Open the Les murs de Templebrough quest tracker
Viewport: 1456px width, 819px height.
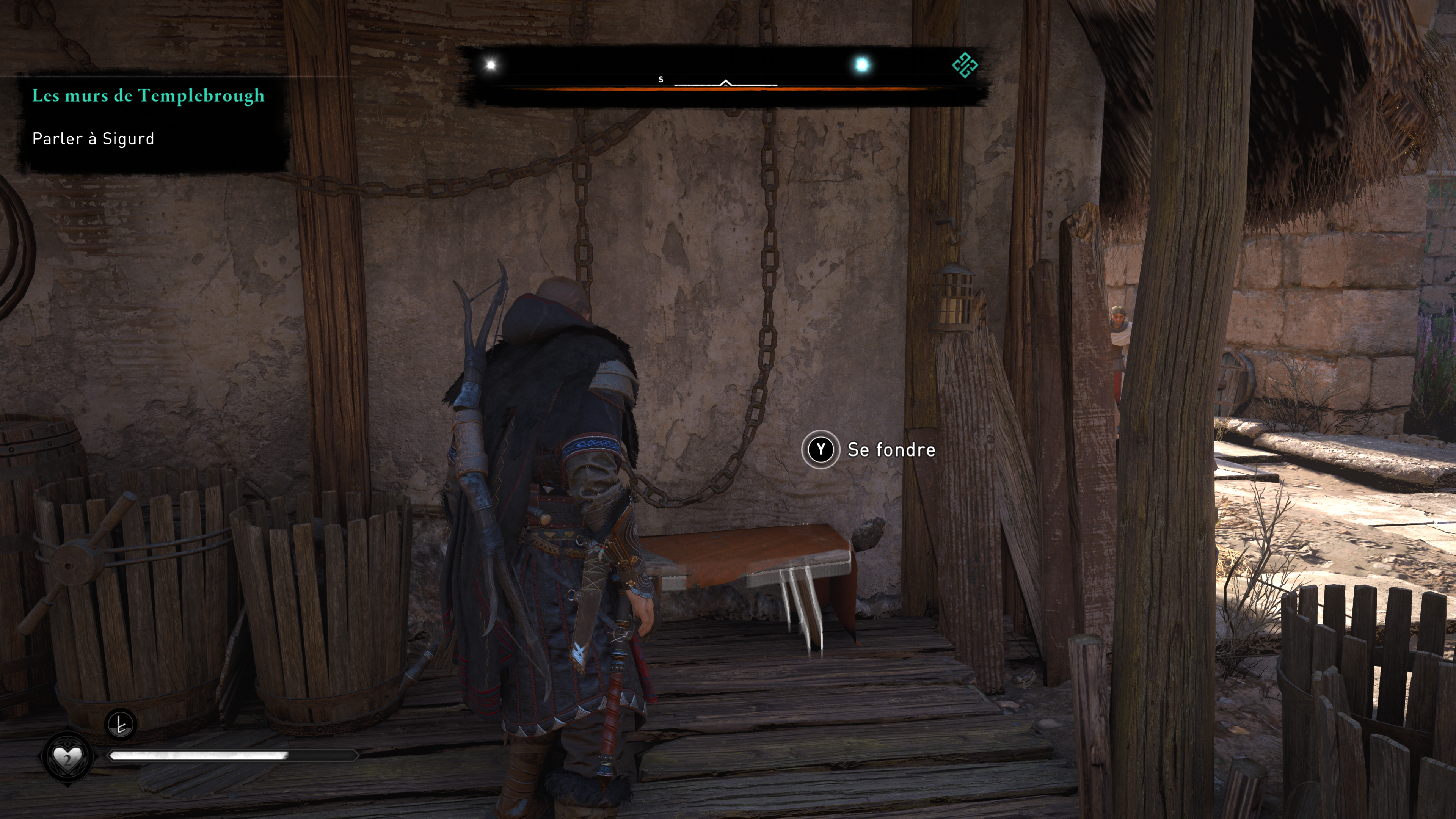coord(148,96)
